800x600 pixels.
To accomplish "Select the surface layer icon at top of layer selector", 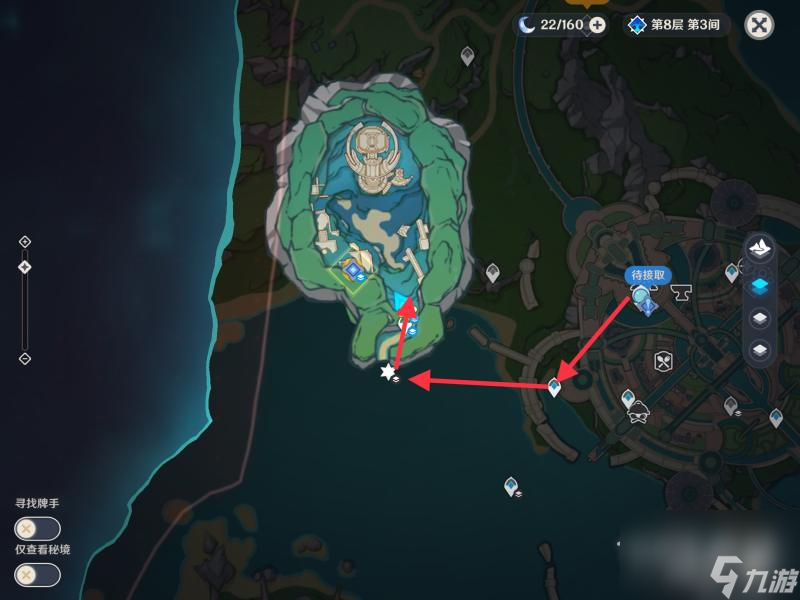I will tap(759, 250).
